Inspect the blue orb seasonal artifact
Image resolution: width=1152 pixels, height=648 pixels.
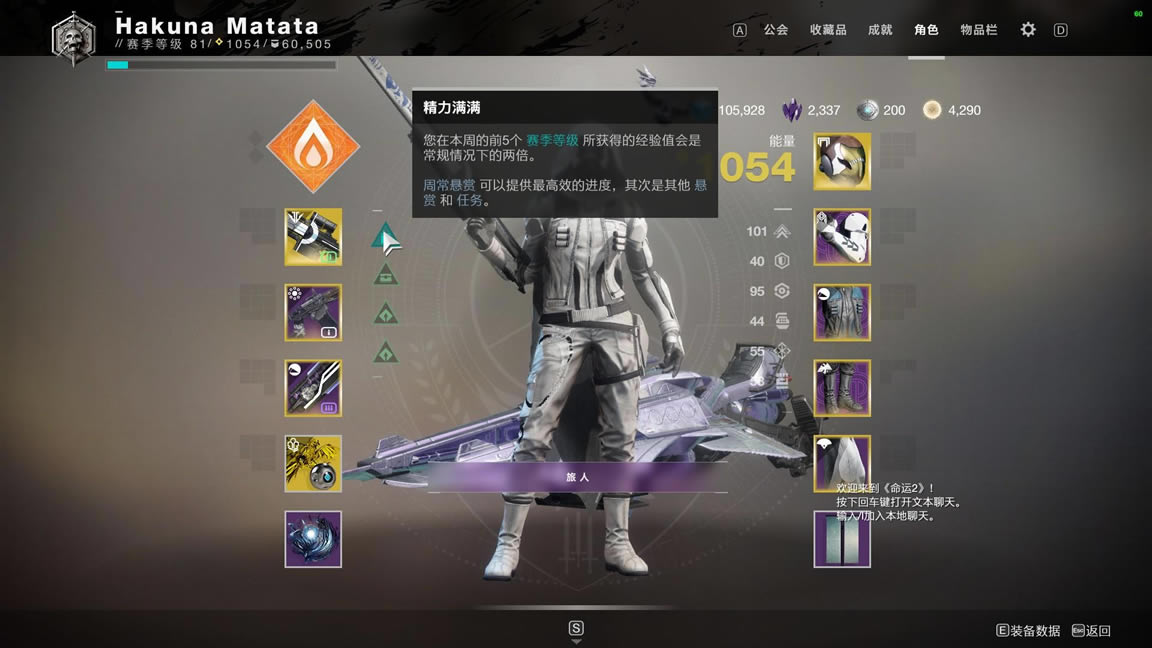coord(313,539)
